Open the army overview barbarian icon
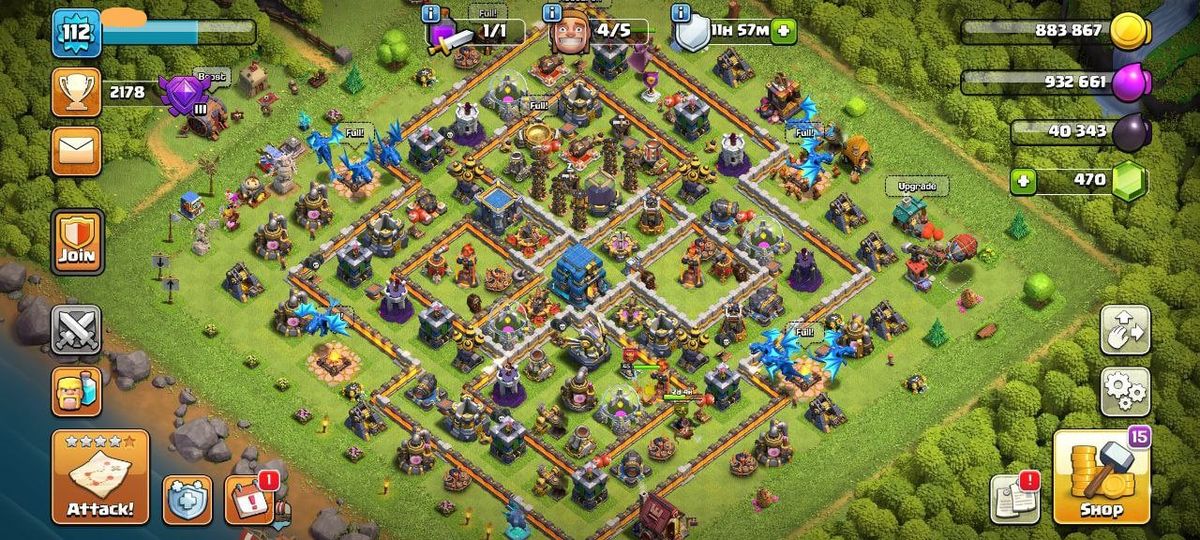 click(x=76, y=391)
